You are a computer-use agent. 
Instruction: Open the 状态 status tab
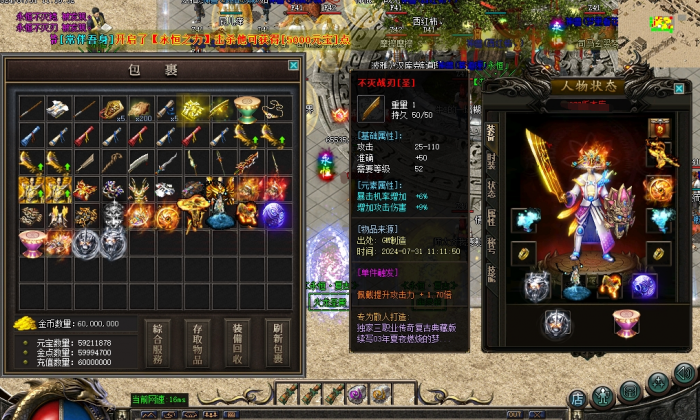pos(491,189)
